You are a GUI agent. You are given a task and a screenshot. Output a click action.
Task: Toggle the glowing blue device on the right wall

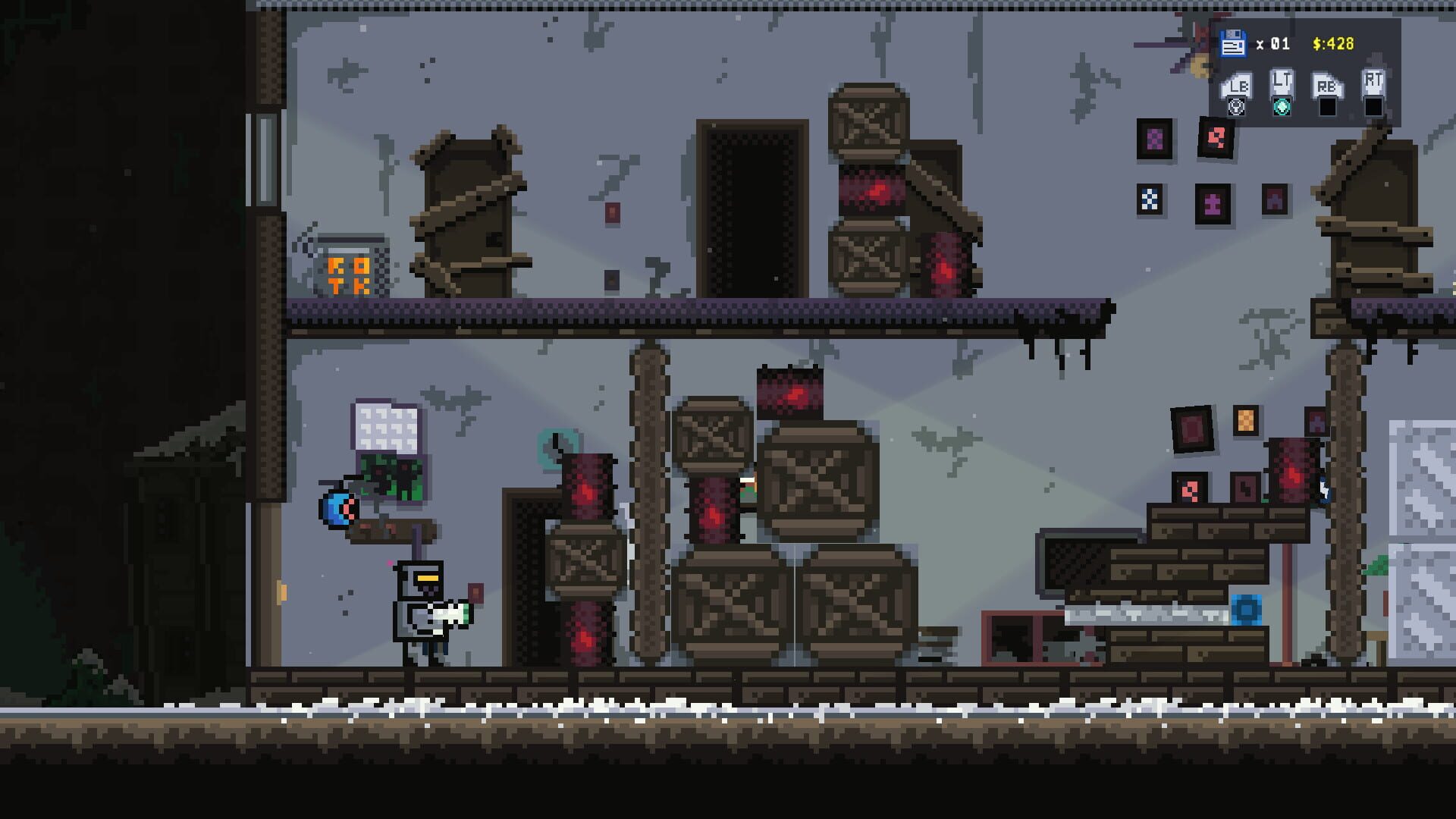pos(1323,491)
